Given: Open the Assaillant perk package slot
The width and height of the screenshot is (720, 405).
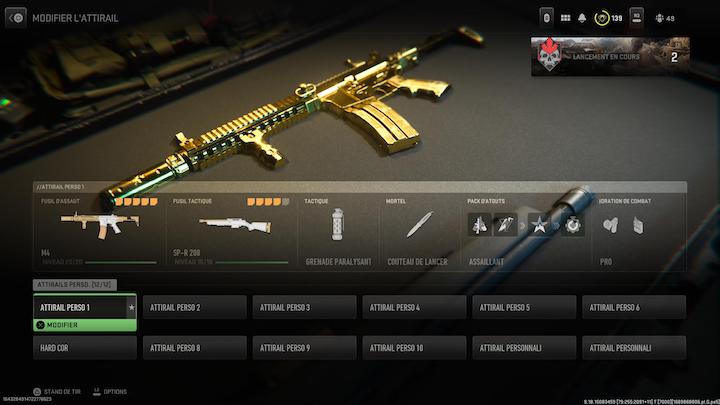Looking at the screenshot, I should pyautogui.click(x=527, y=230).
